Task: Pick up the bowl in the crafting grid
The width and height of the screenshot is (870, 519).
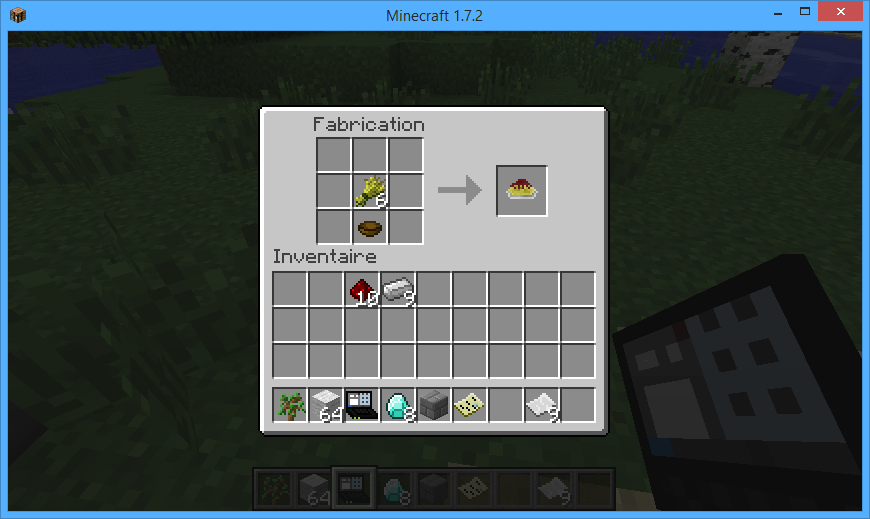Action: (370, 227)
